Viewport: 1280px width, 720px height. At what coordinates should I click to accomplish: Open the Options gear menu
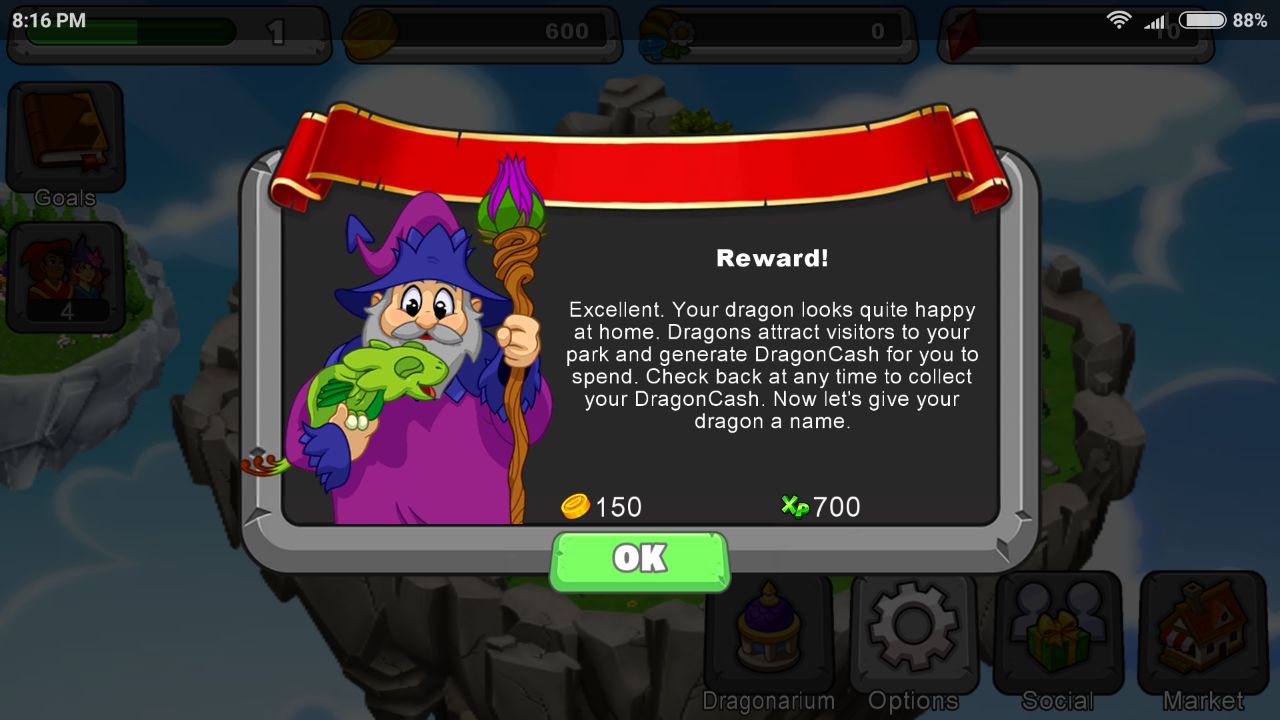click(913, 630)
